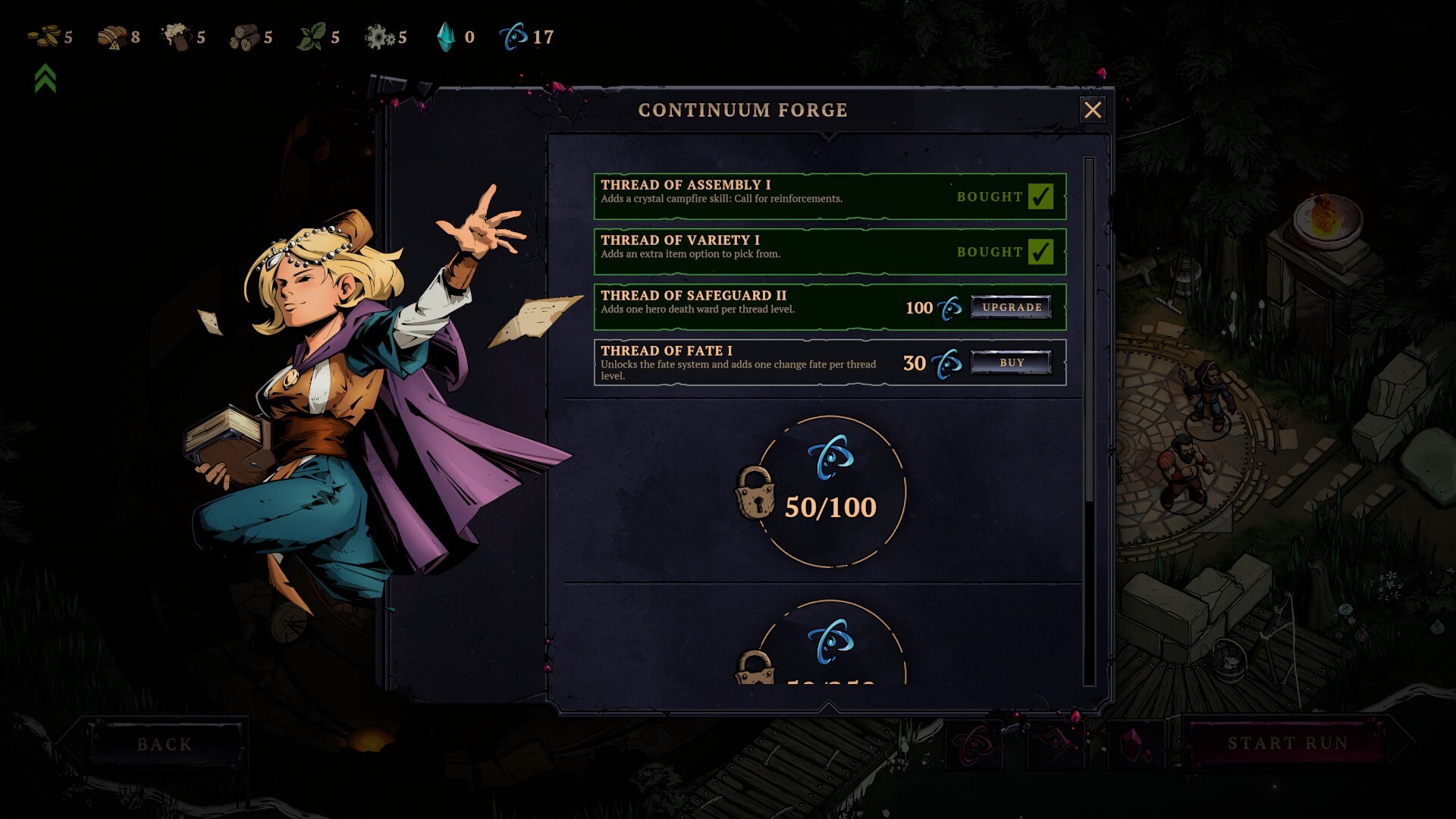Click the wood logs resource icon

click(x=246, y=35)
